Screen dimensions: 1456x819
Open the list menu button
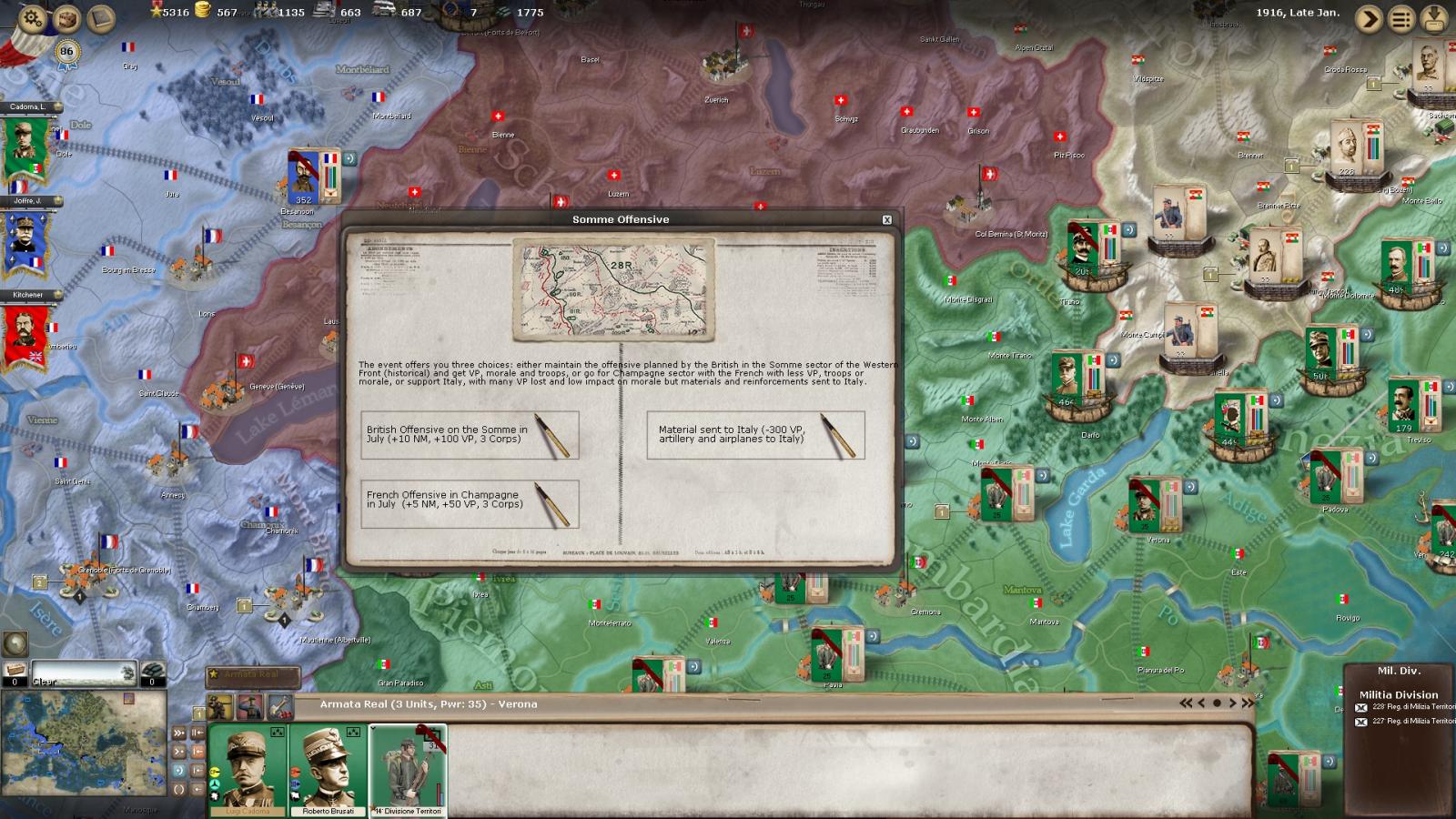click(1401, 18)
